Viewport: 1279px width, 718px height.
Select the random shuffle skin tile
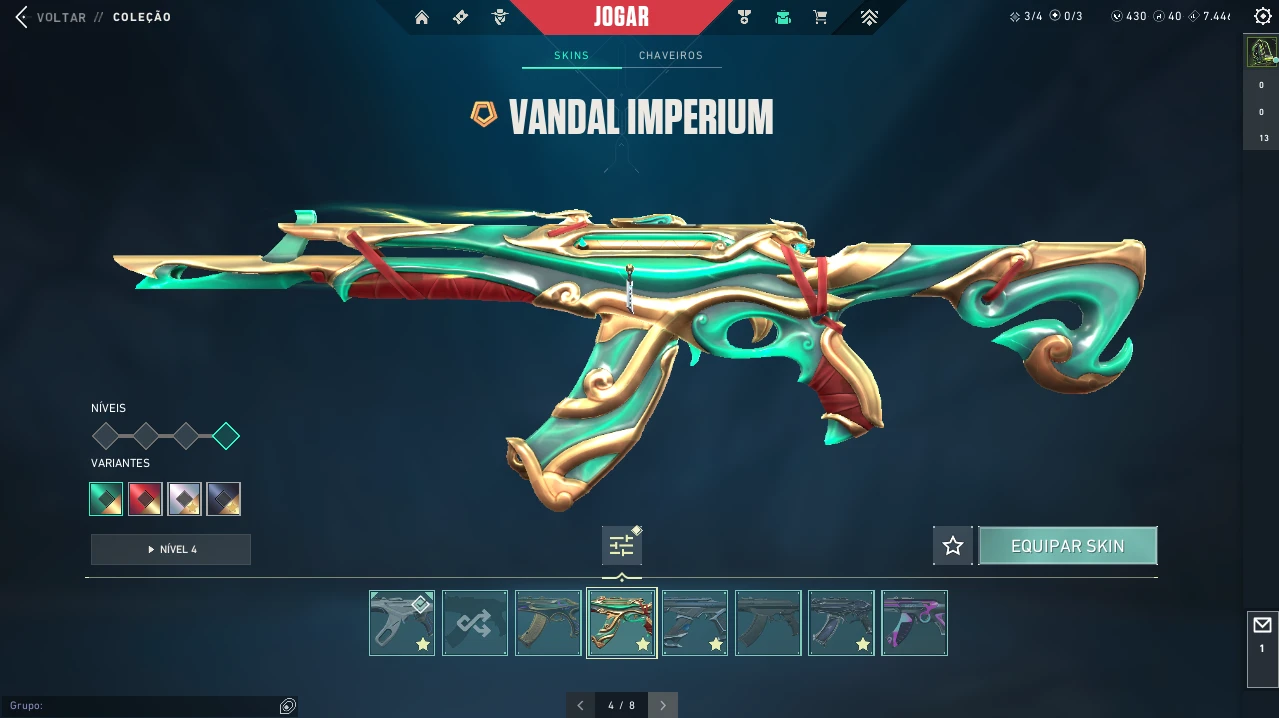click(x=475, y=623)
